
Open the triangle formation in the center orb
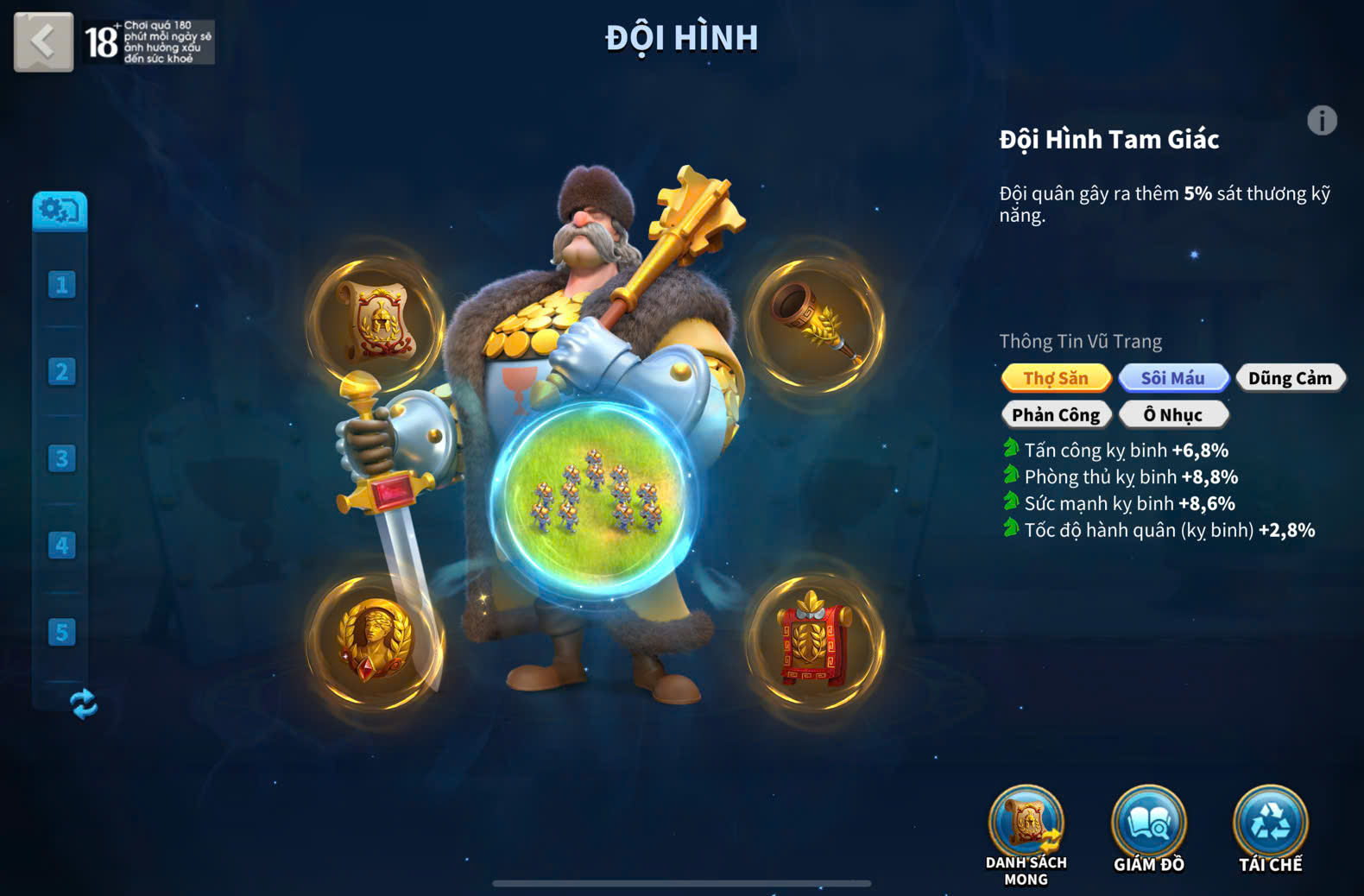point(595,501)
